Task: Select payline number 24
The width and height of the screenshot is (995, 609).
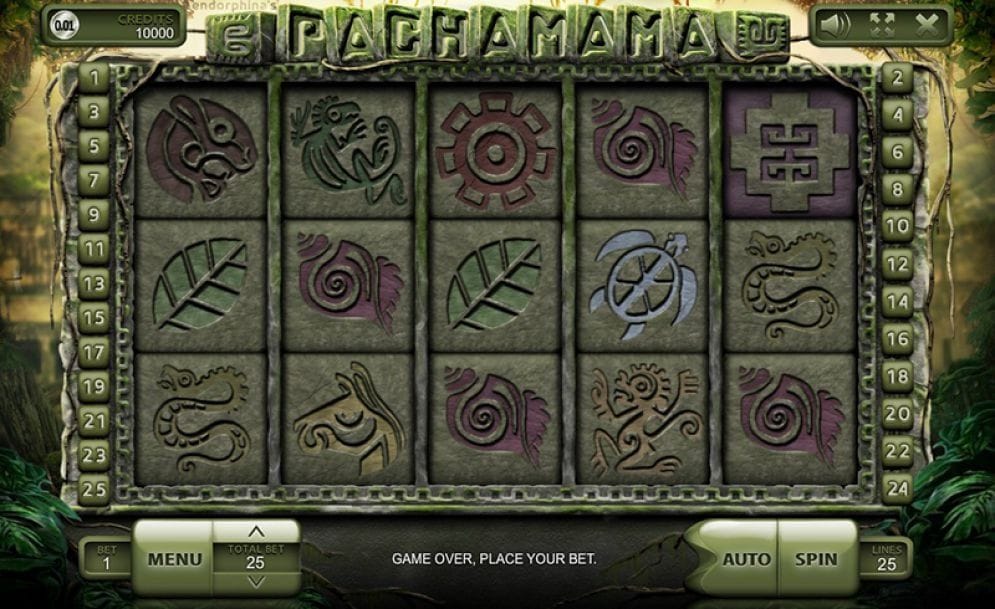Action: [897, 488]
